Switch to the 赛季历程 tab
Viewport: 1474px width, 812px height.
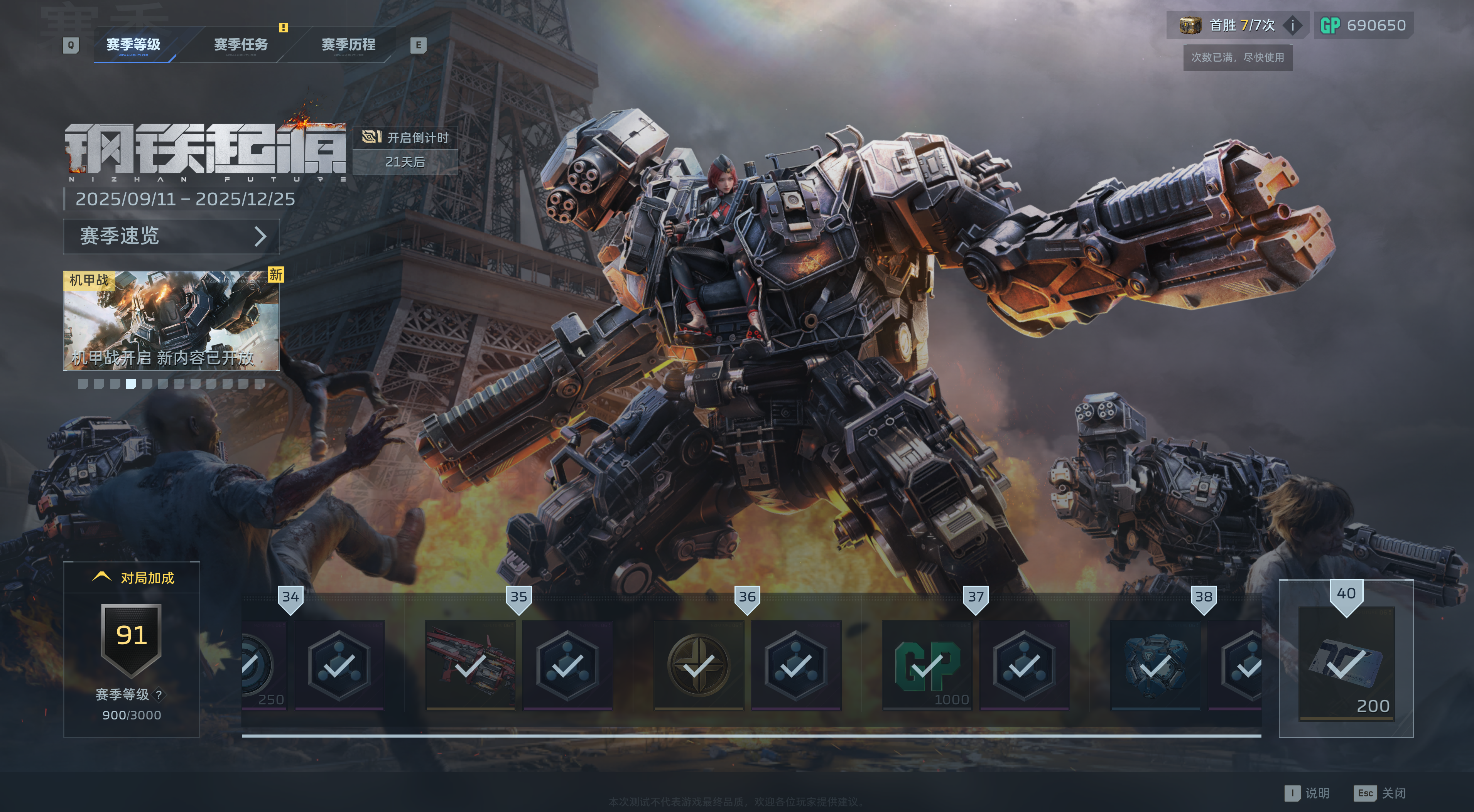coord(348,45)
